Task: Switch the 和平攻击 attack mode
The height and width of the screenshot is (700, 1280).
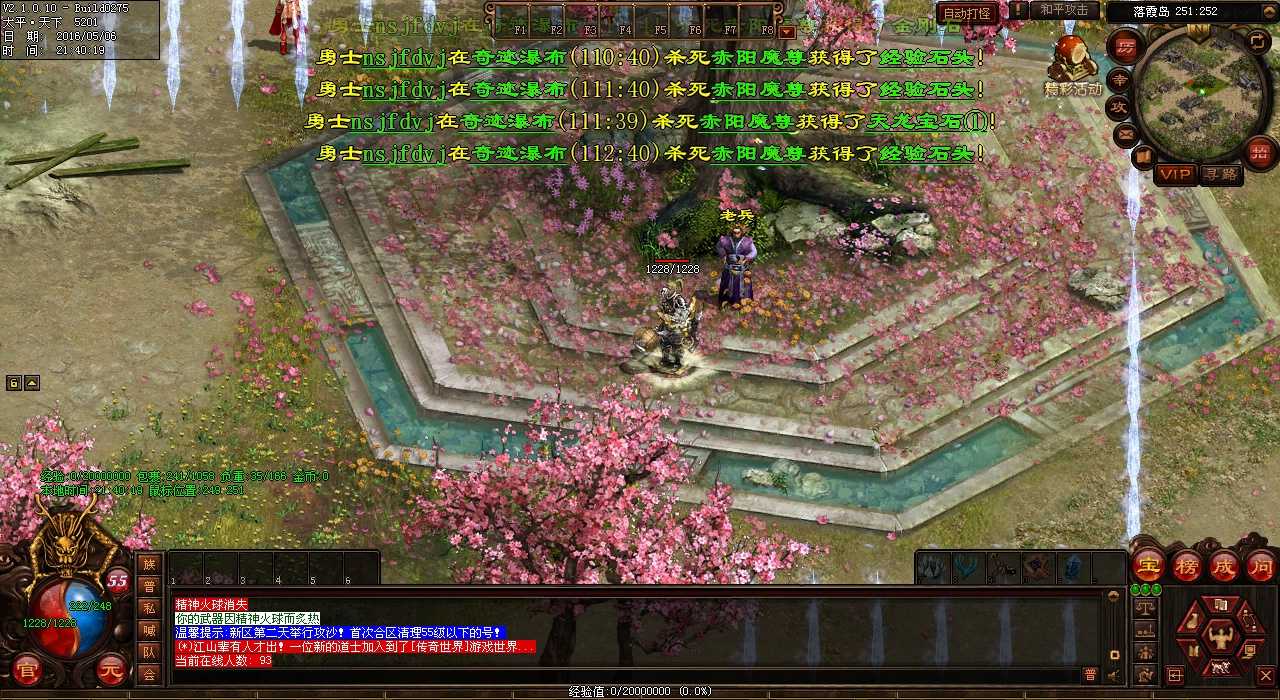Action: 1064,10
